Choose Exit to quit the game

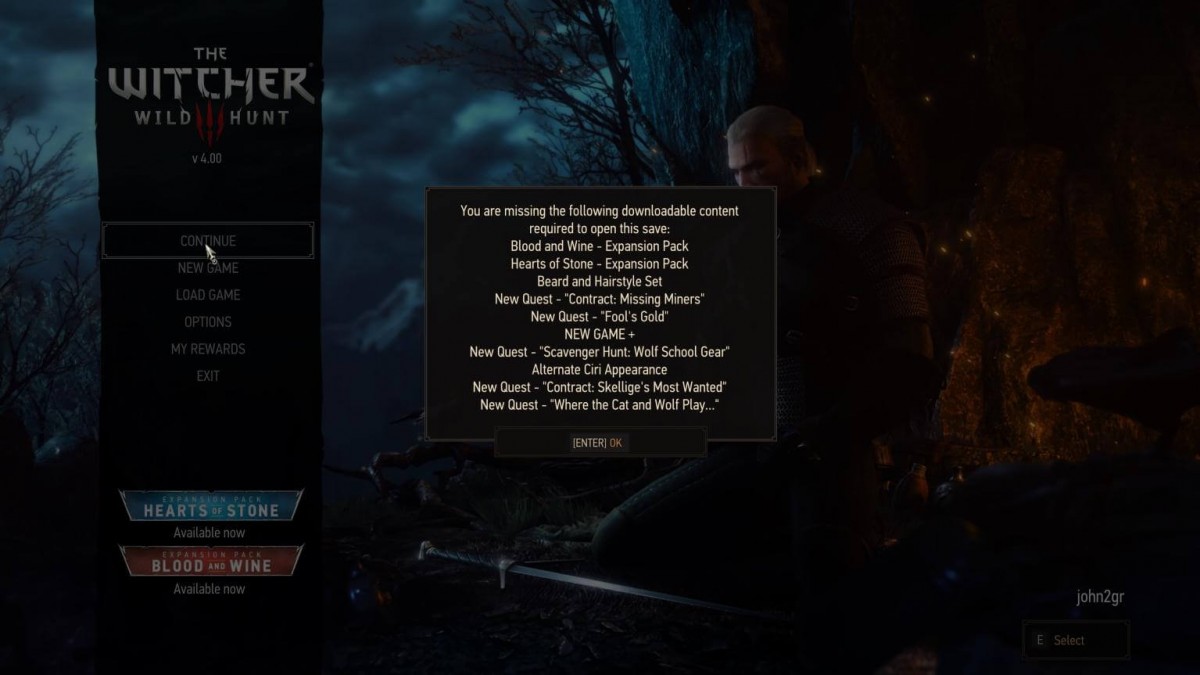pos(208,376)
